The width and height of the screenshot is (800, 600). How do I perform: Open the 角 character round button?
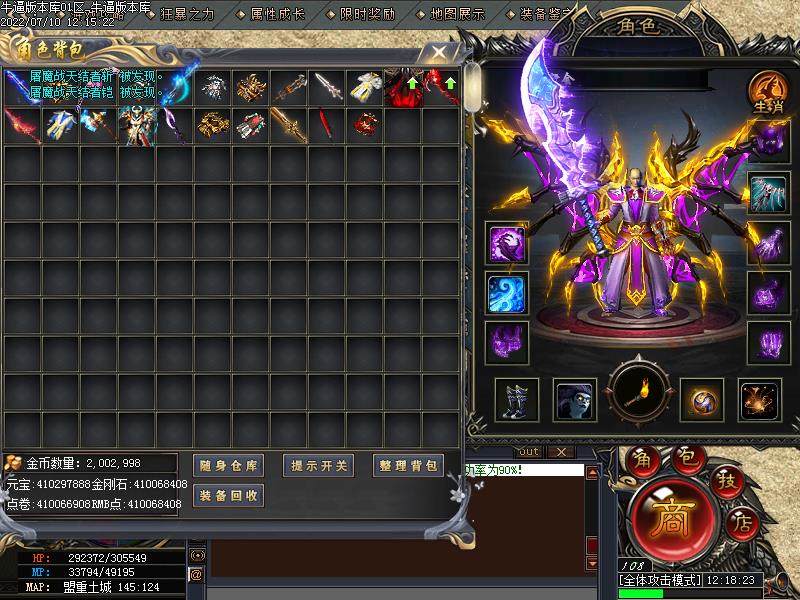[641, 462]
